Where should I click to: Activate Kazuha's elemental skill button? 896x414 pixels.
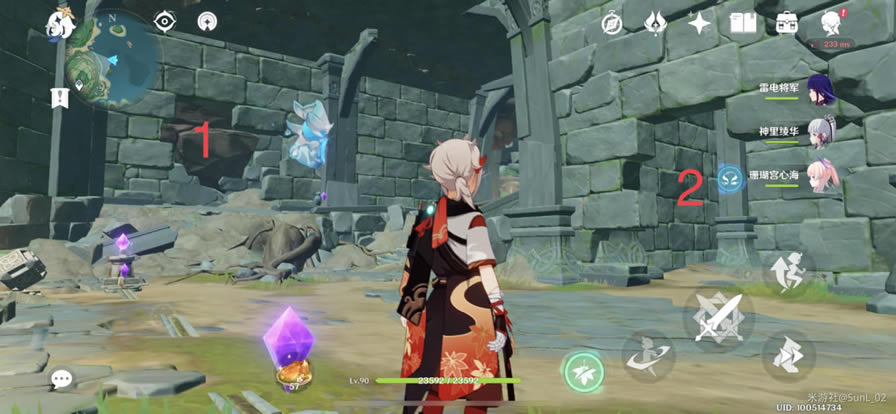(646, 356)
